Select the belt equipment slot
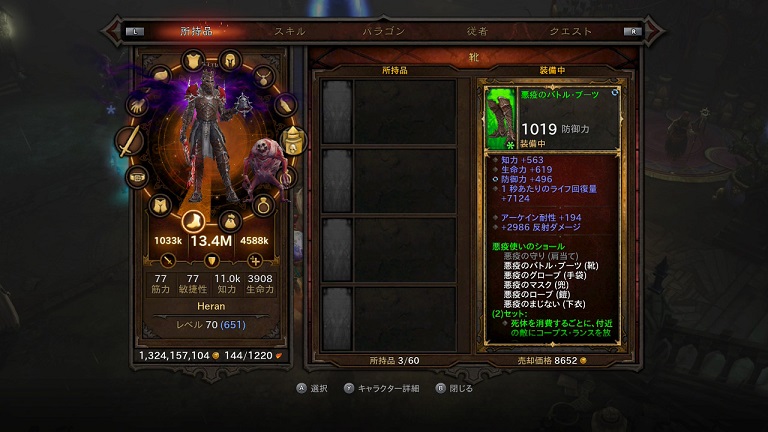This screenshot has height=432, width=768. [x=137, y=177]
